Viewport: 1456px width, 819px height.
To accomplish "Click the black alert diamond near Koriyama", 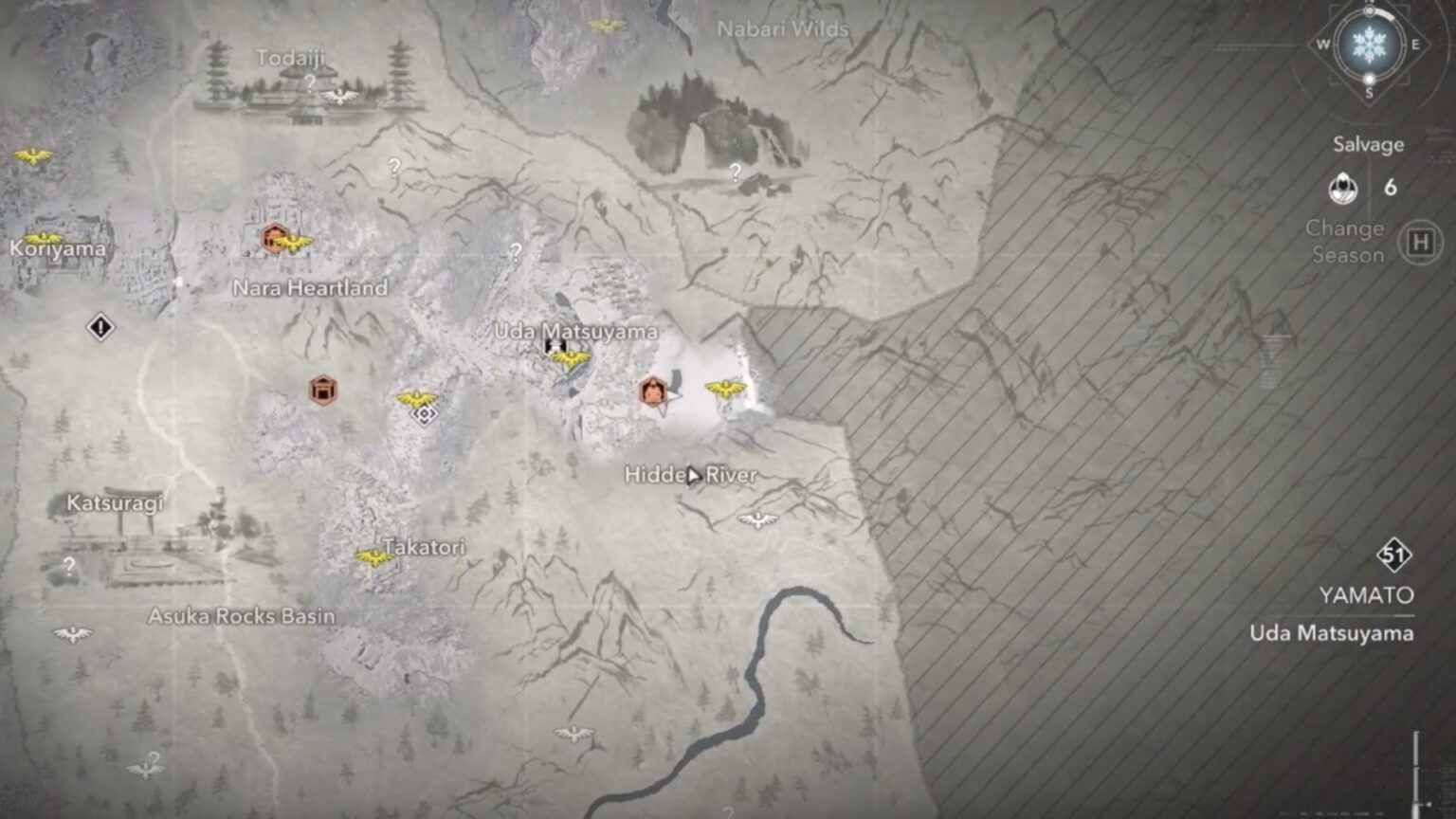I will [x=100, y=326].
